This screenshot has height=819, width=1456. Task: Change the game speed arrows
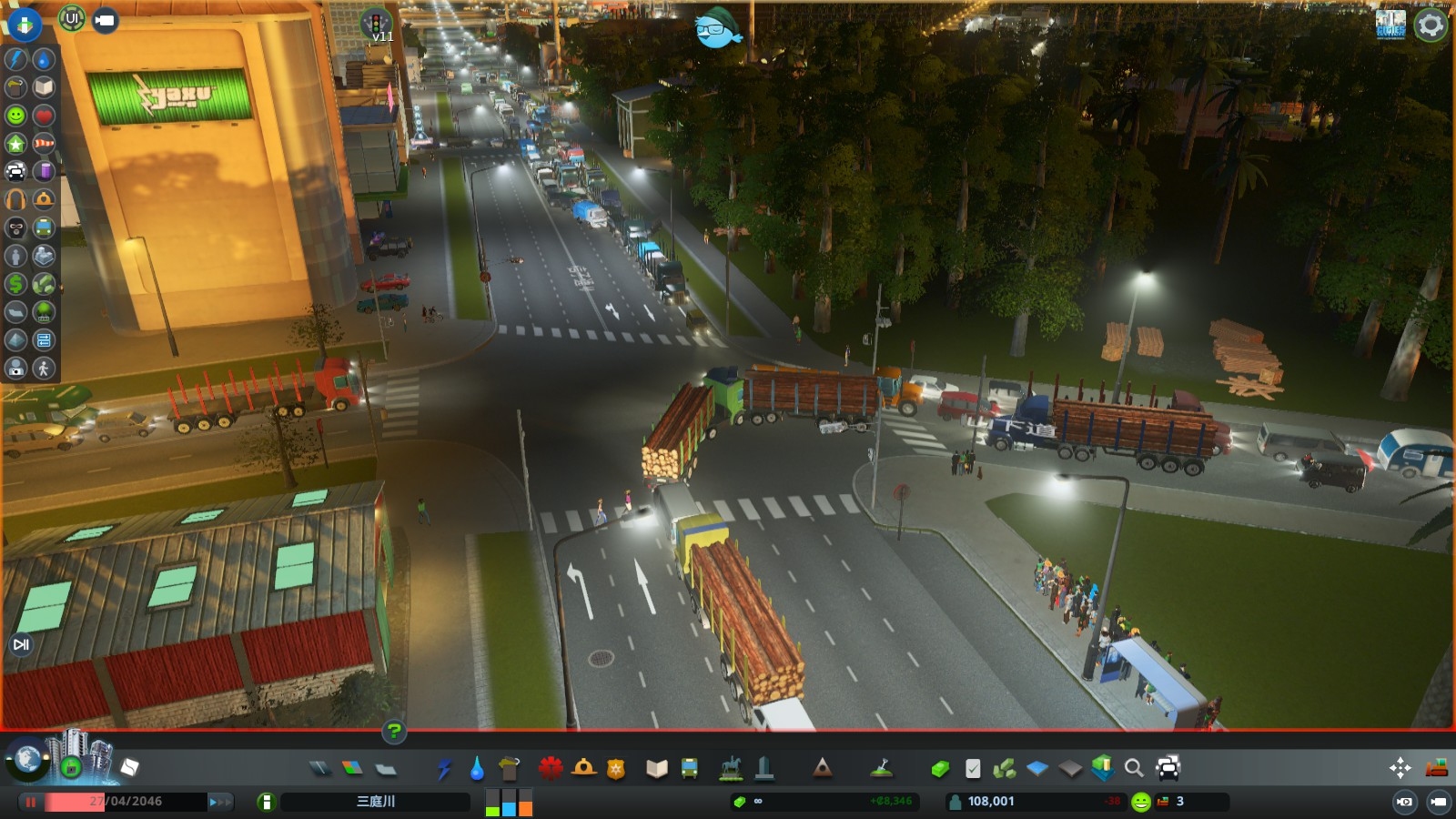point(220,802)
